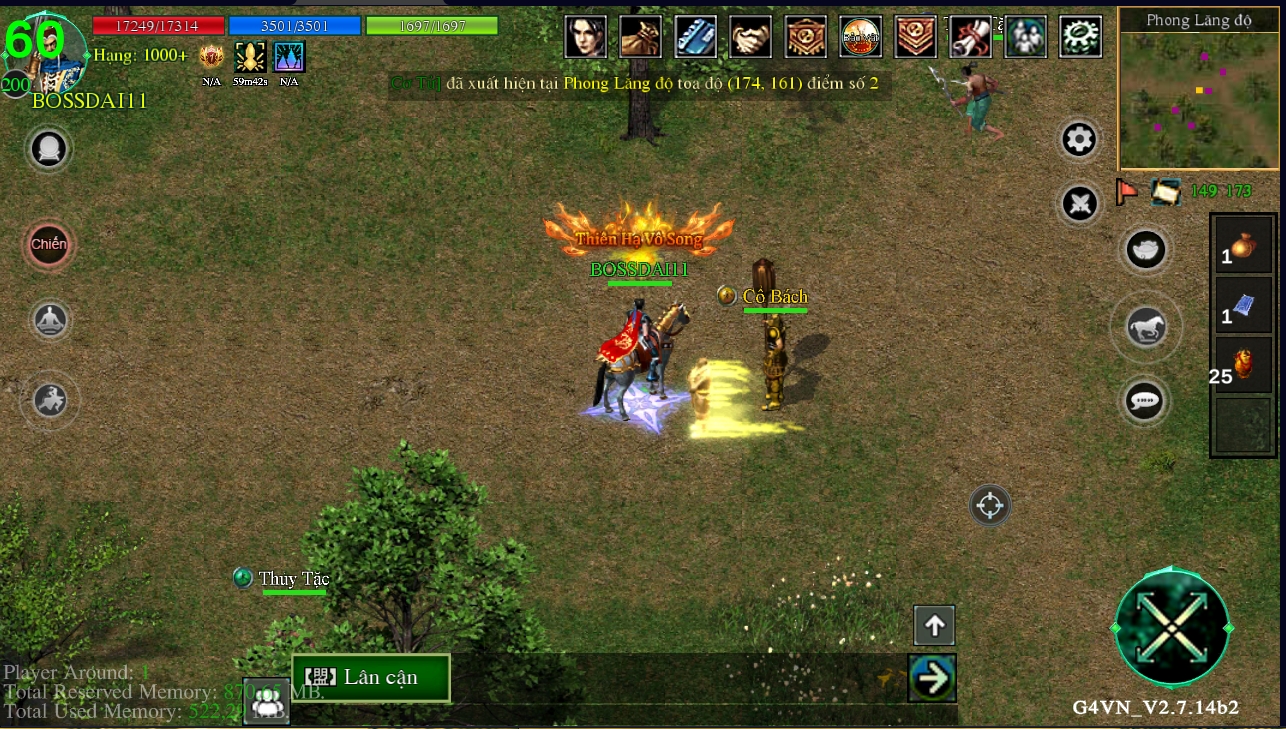Select the Lân cận chat channel
The height and width of the screenshot is (729, 1286).
coord(371,677)
